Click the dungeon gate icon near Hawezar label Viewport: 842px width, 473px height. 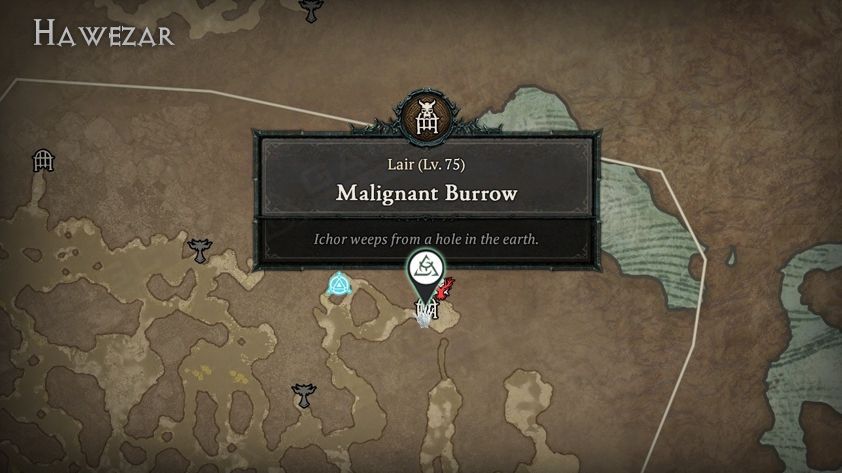tap(43, 158)
